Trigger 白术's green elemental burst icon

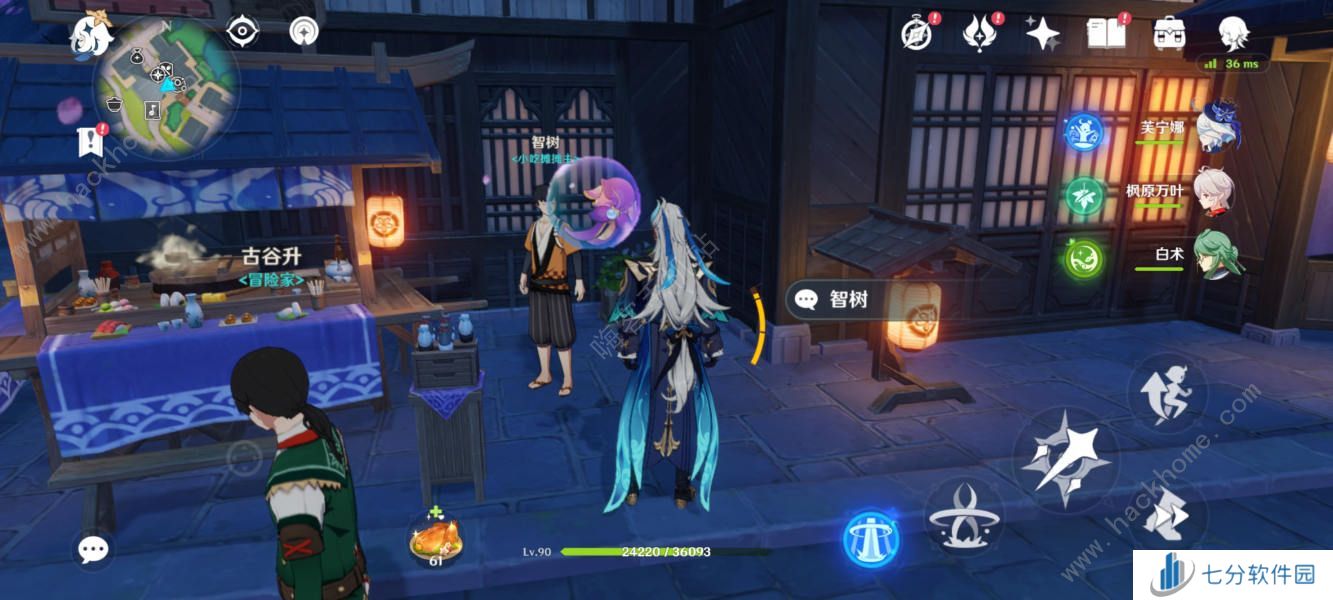click(x=1084, y=258)
